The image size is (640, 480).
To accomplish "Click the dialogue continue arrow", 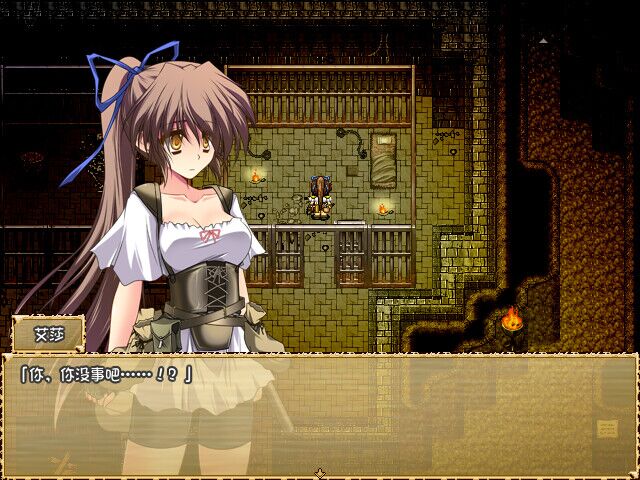I will [320, 472].
